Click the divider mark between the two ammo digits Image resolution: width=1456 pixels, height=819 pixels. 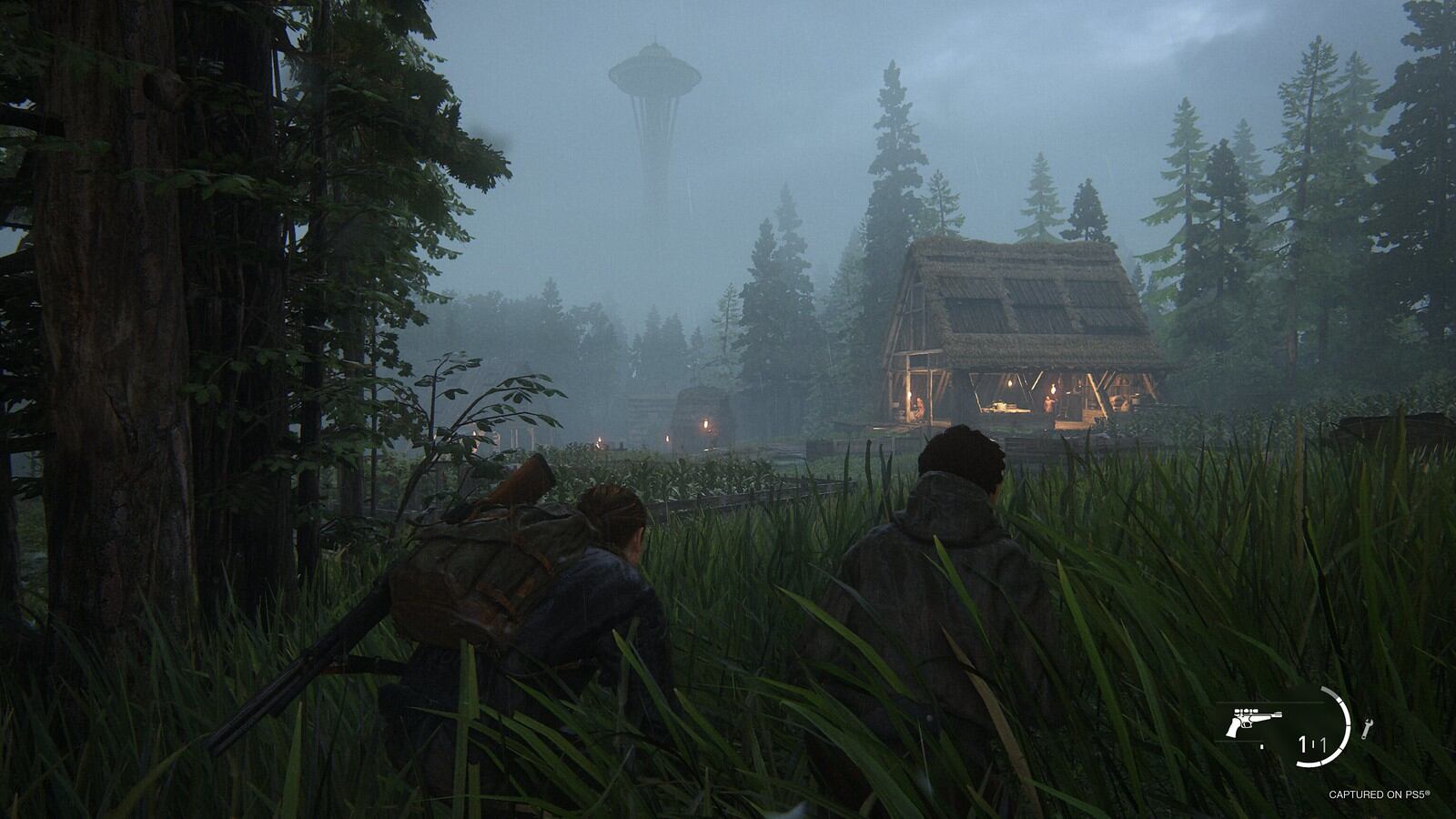1313,742
